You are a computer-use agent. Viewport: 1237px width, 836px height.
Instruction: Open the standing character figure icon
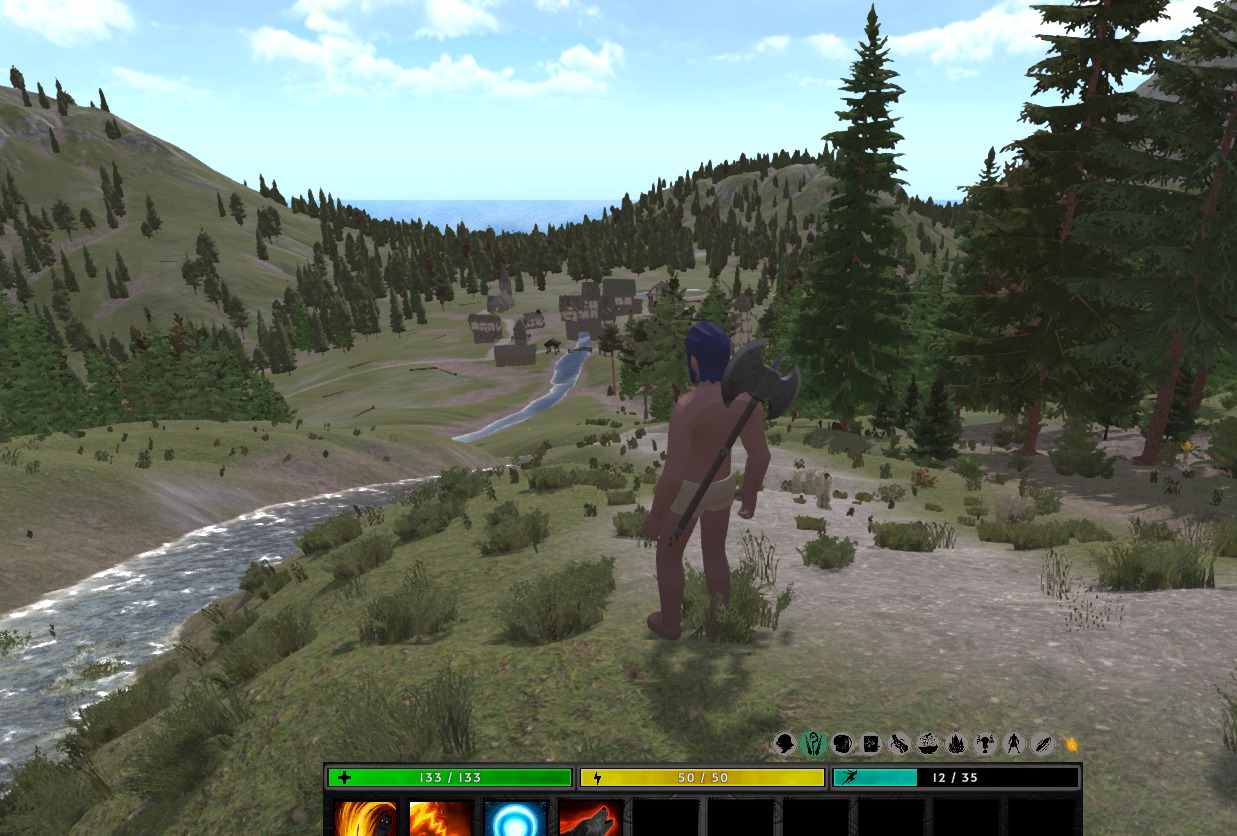(x=1013, y=744)
